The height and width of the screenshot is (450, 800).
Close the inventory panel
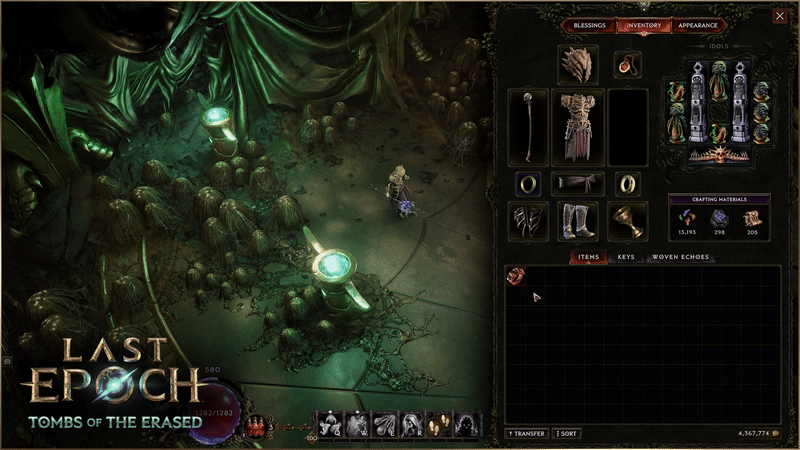click(x=779, y=16)
